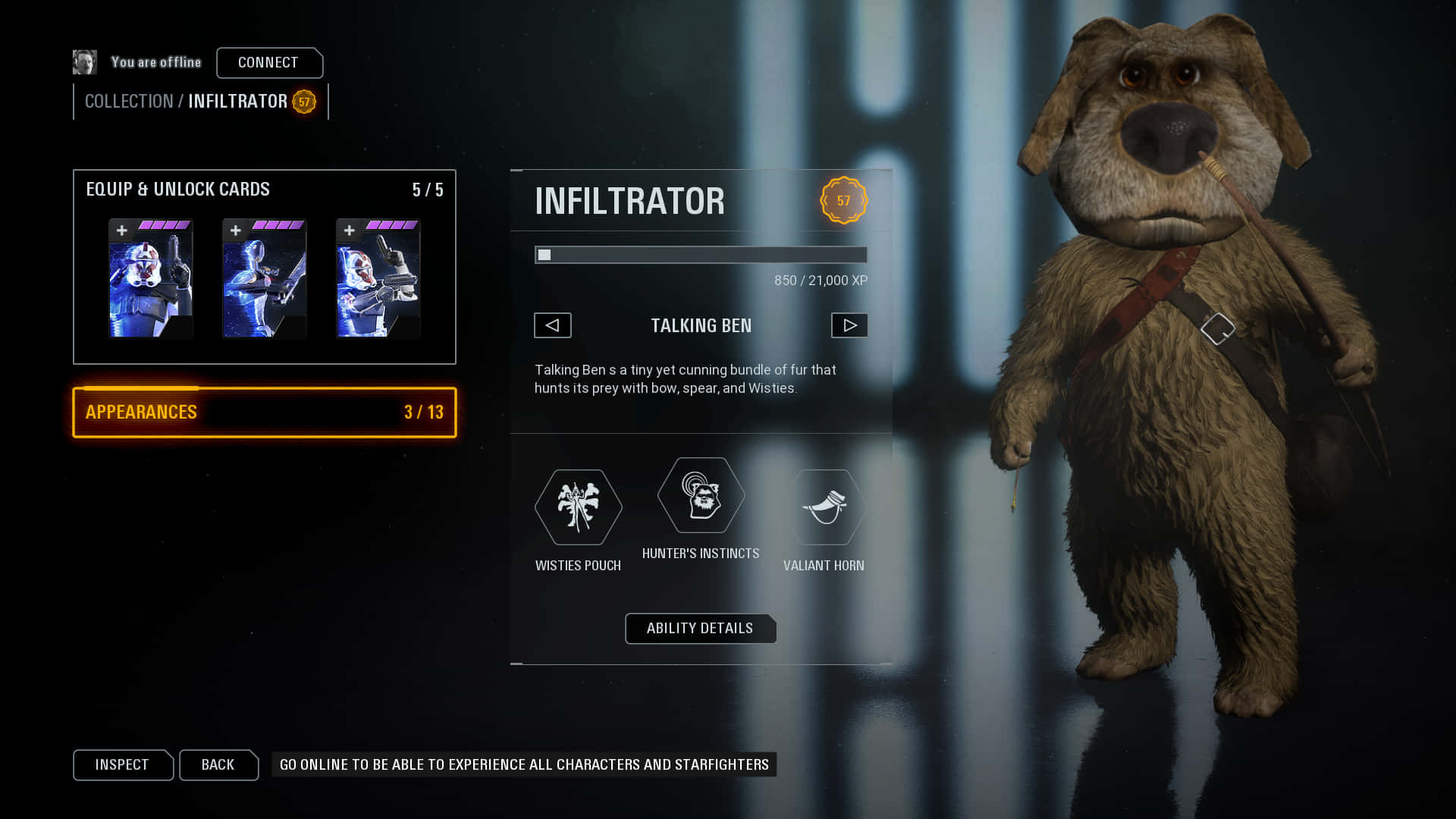
Task: Select the clone trooper aiming blaster card
Action: tap(378, 278)
